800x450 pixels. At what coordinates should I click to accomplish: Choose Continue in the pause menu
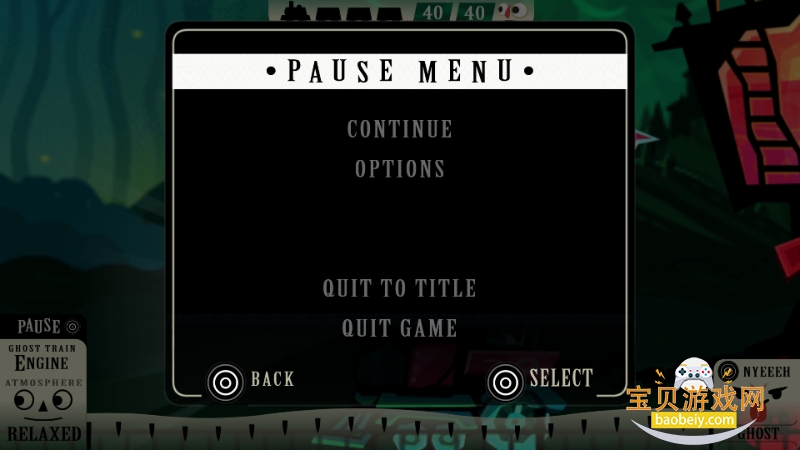400,129
